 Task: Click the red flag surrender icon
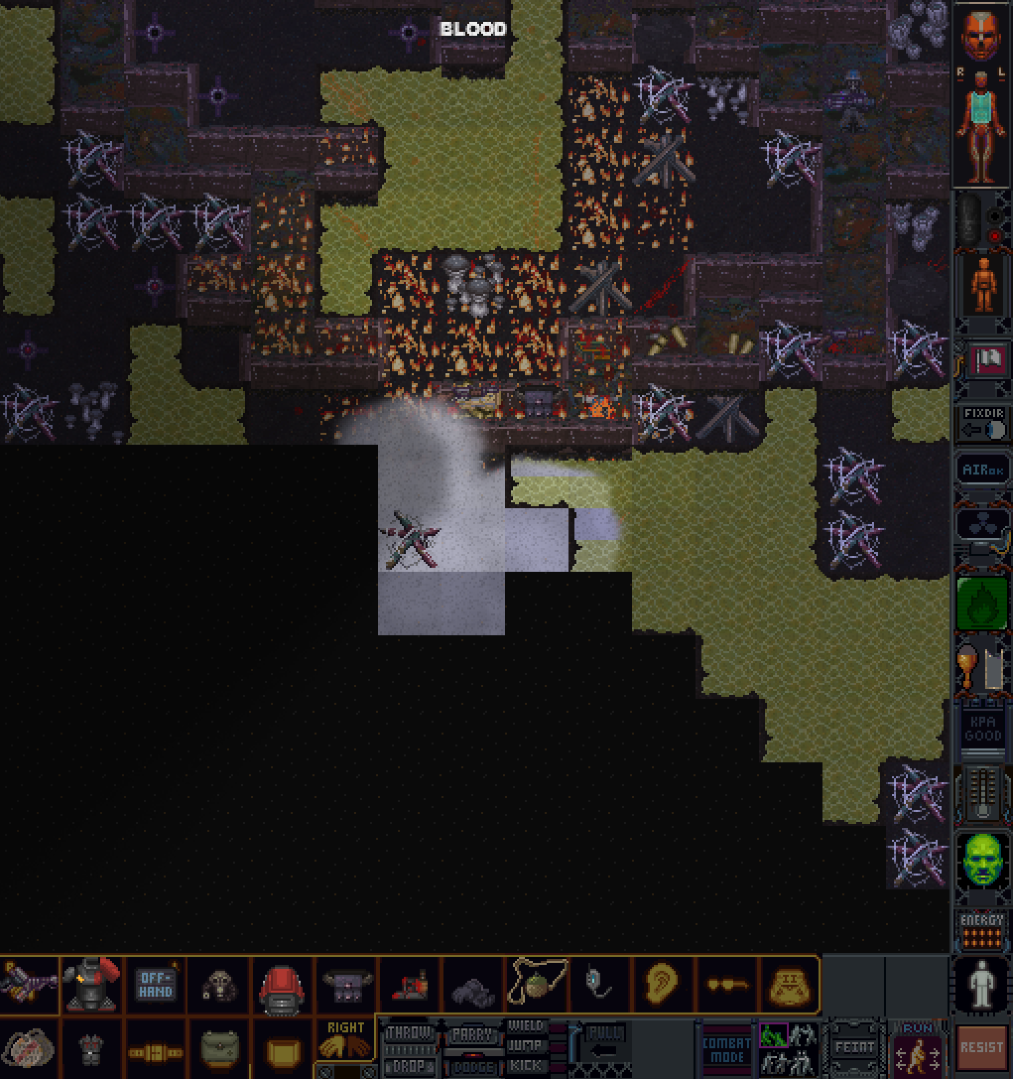pyautogui.click(x=981, y=360)
